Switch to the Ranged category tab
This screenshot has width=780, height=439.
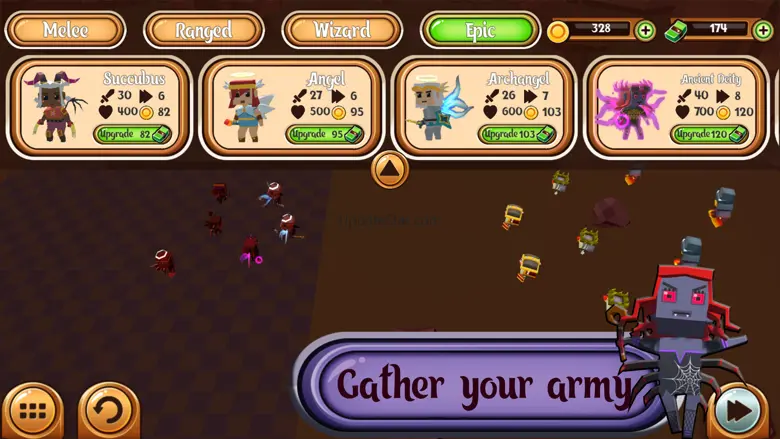click(x=203, y=29)
